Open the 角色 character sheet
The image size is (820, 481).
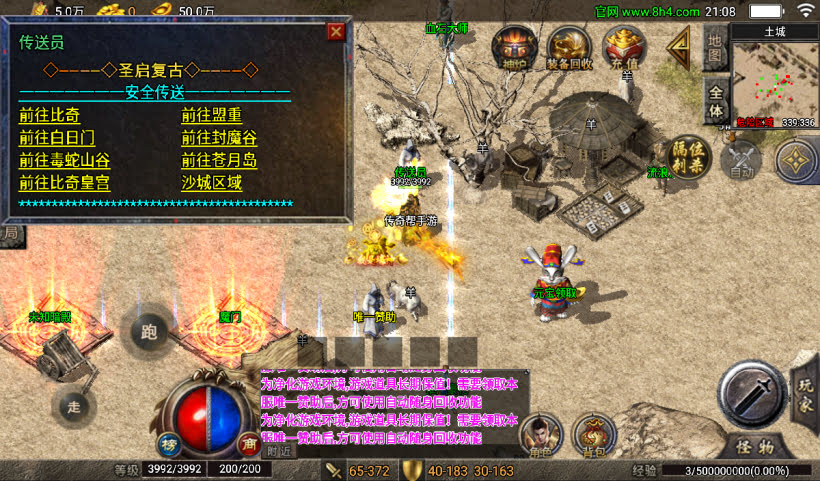541,435
